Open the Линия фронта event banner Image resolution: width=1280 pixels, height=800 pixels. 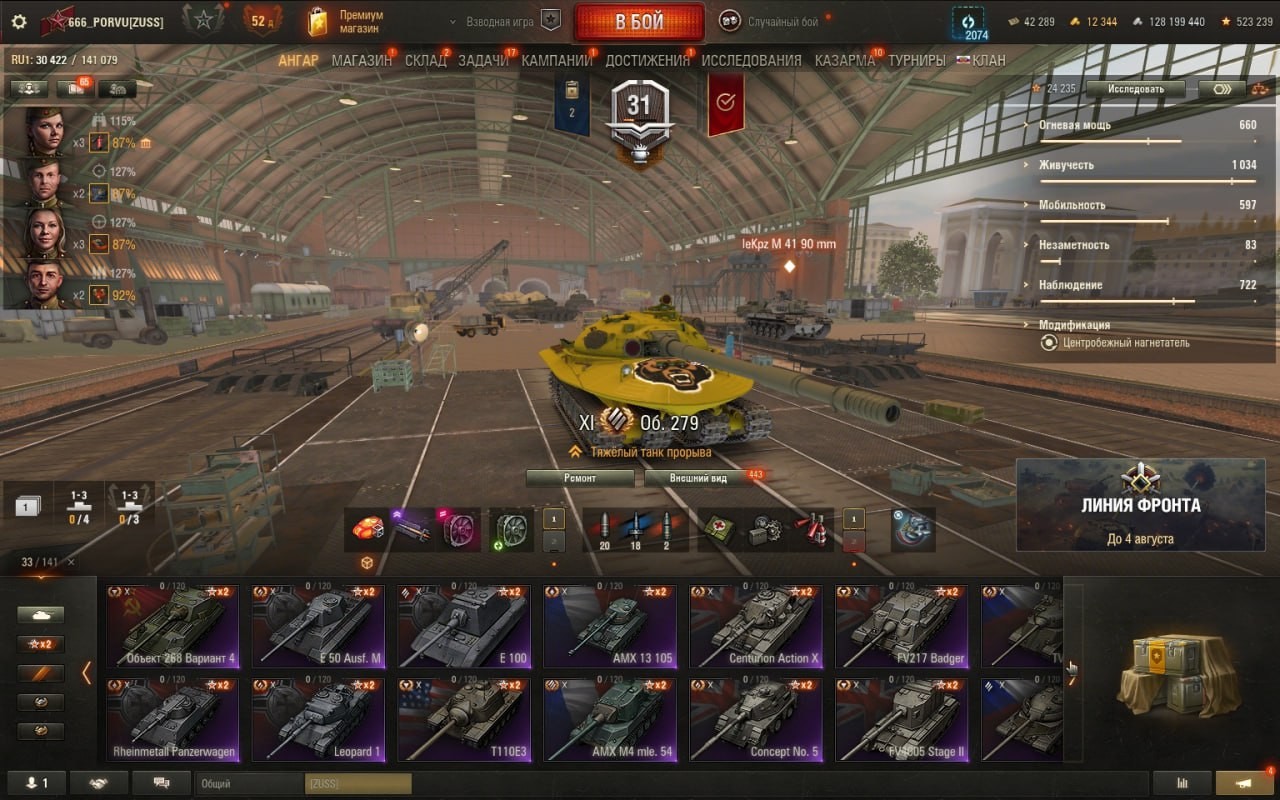click(1140, 505)
